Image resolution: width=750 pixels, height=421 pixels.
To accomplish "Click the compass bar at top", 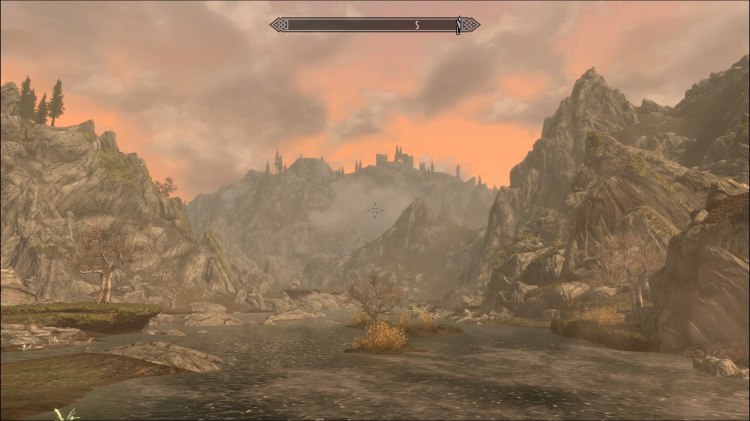I will (374, 24).
